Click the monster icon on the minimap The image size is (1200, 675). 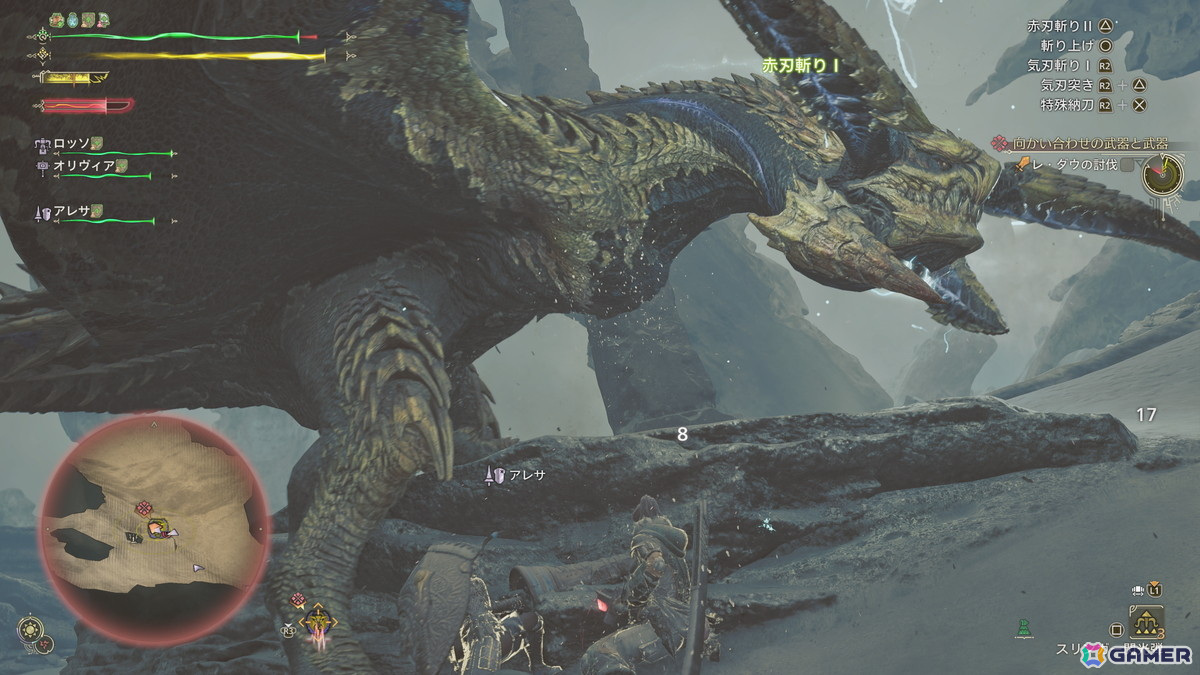159,529
